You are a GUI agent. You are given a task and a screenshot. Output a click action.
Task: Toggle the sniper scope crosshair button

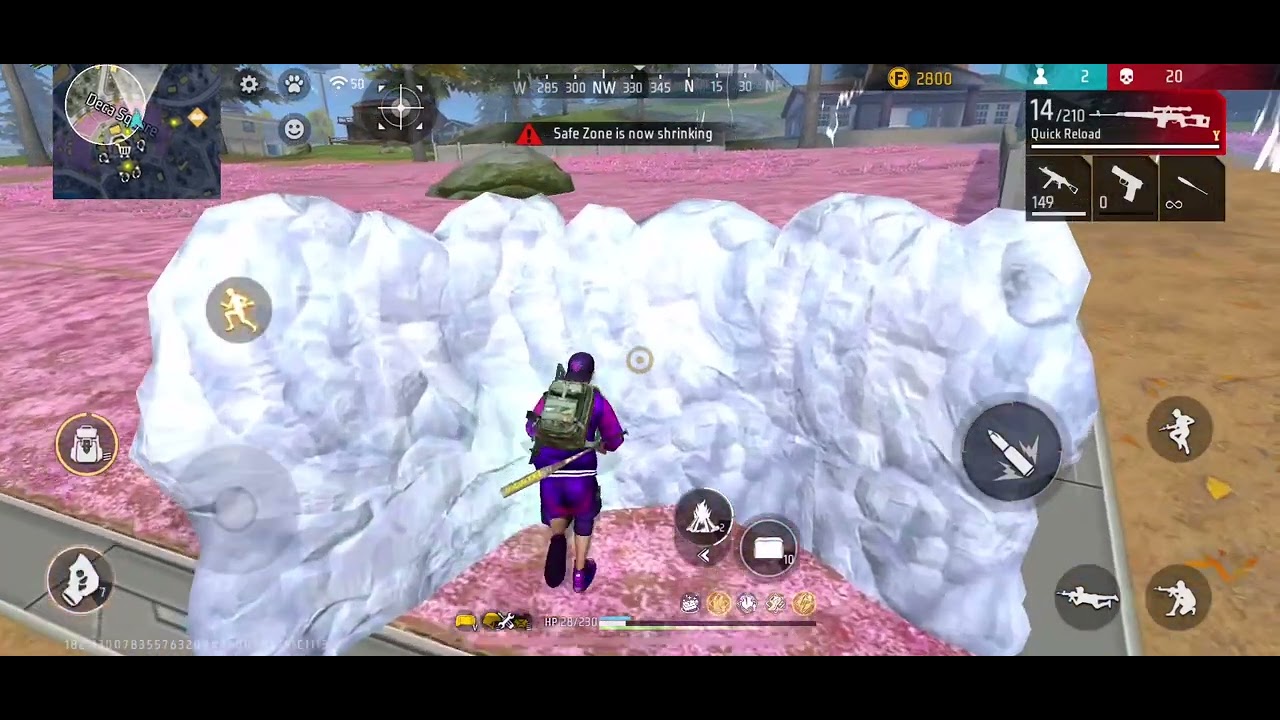[x=400, y=108]
